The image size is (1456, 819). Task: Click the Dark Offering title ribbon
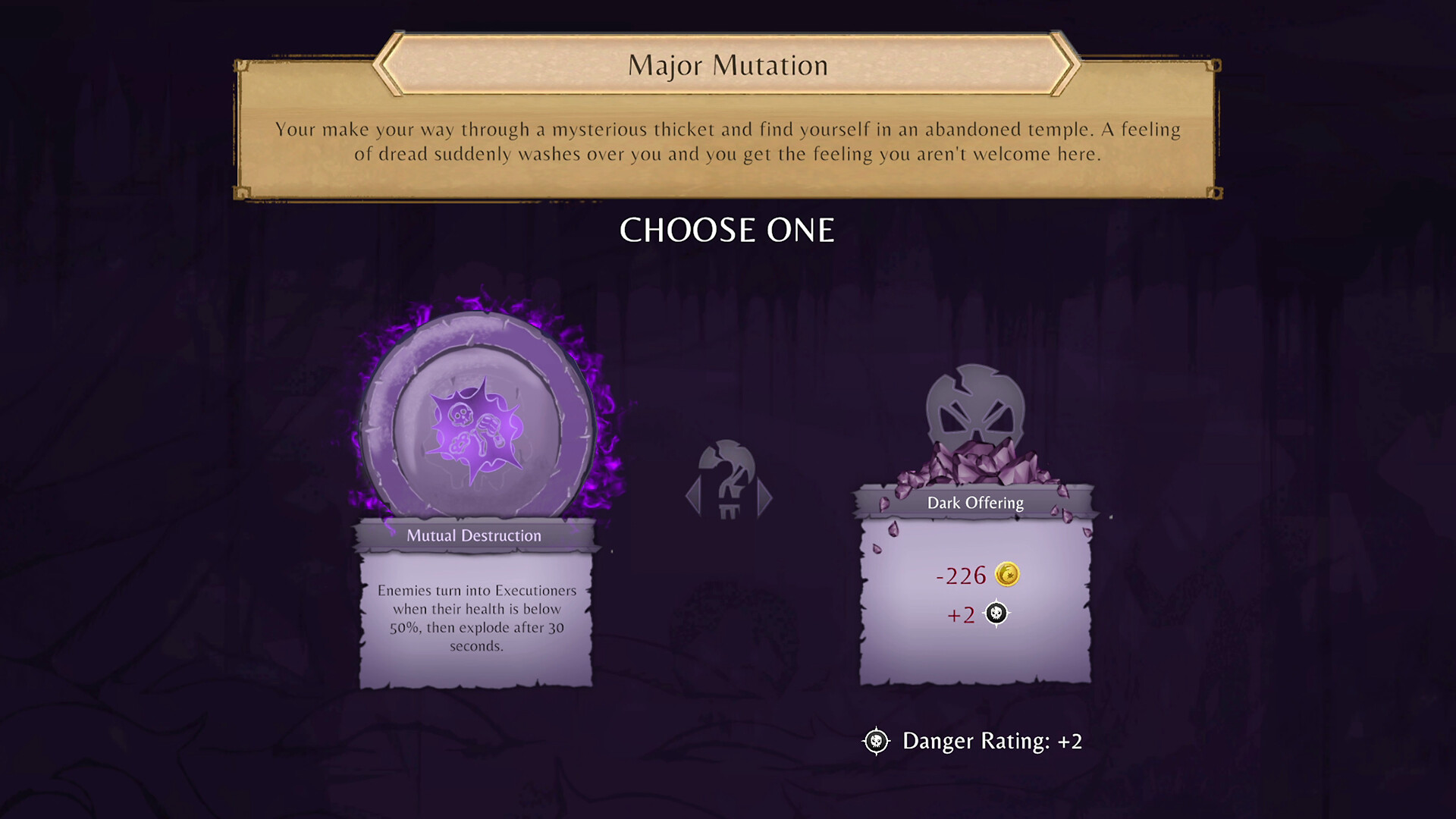click(x=974, y=503)
